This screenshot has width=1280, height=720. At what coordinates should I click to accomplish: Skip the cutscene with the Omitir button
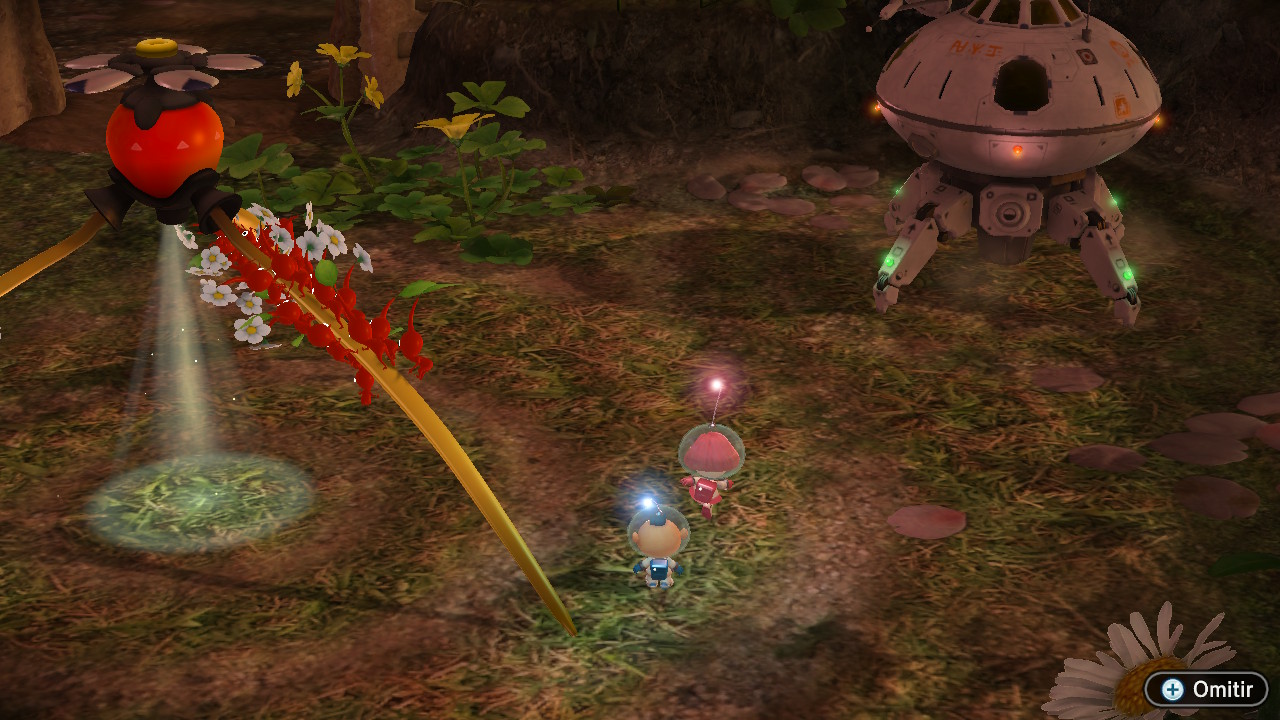[1207, 689]
